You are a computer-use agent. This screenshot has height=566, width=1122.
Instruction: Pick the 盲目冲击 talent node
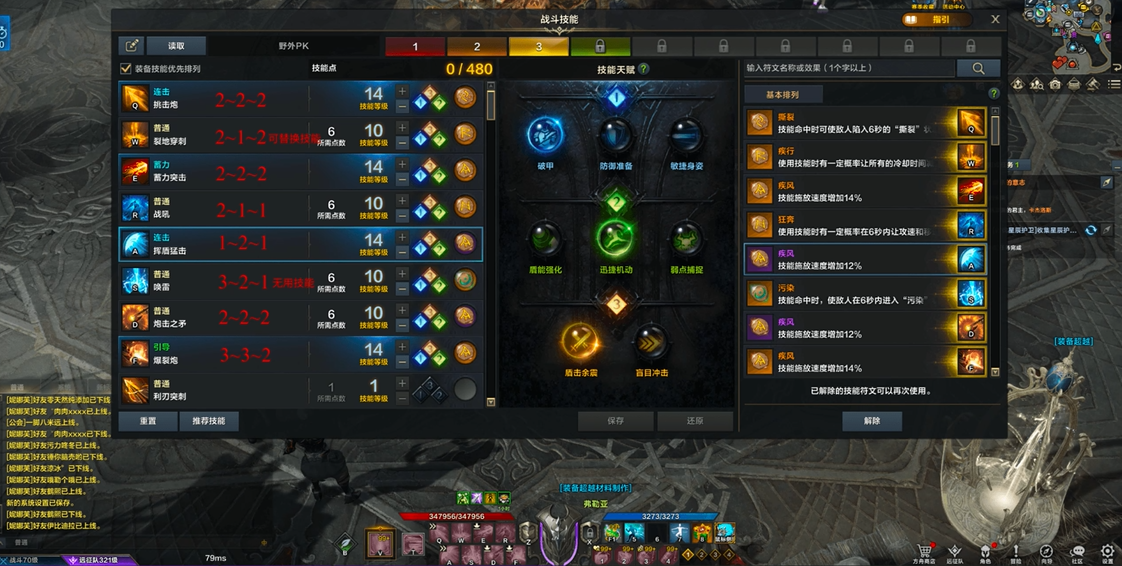pyautogui.click(x=652, y=343)
